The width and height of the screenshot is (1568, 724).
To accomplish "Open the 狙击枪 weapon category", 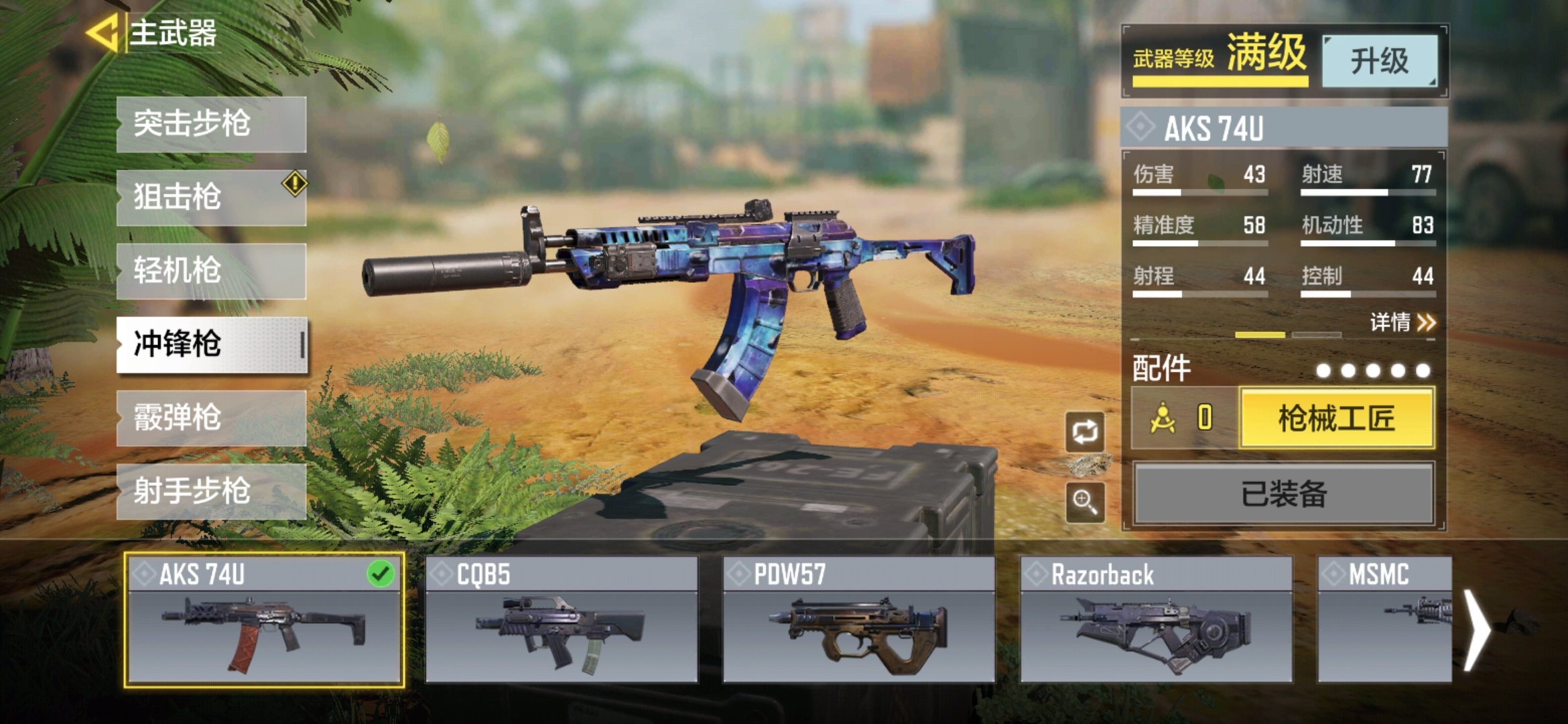I will pos(211,197).
